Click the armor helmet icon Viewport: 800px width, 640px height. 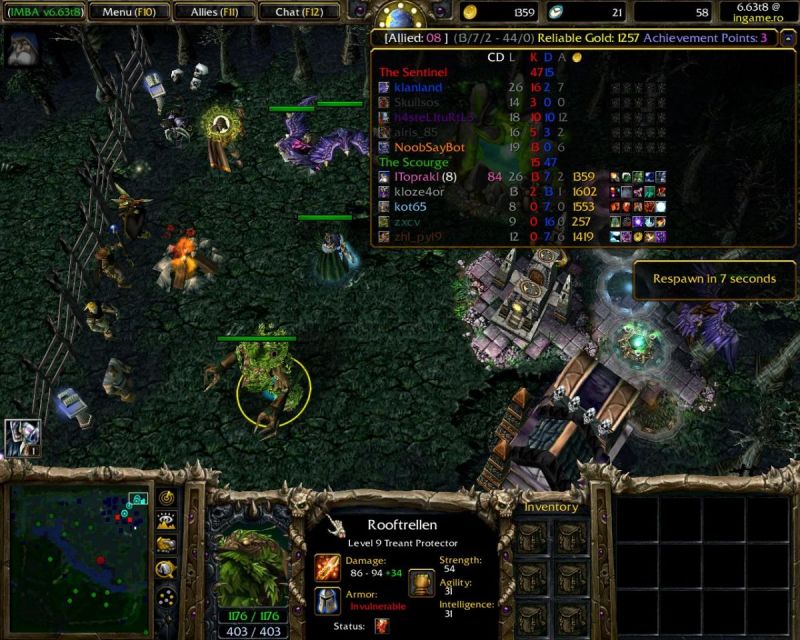328,600
